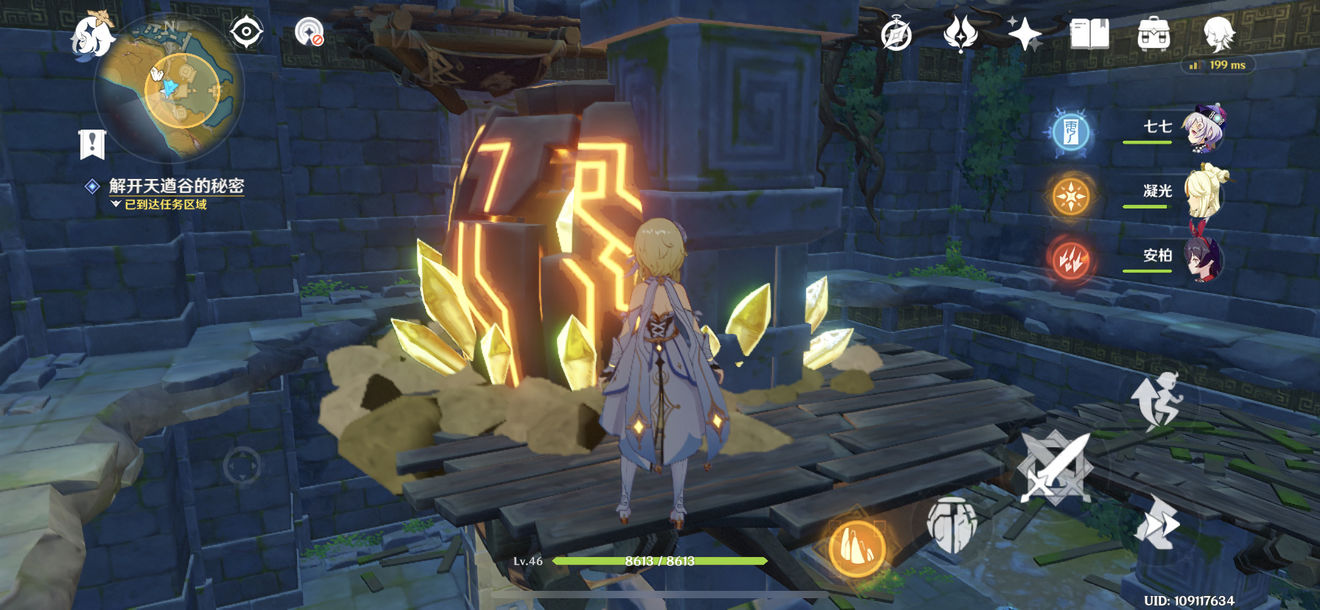Use the orange Geo elemental skill
The height and width of the screenshot is (610, 1320).
[x=857, y=546]
